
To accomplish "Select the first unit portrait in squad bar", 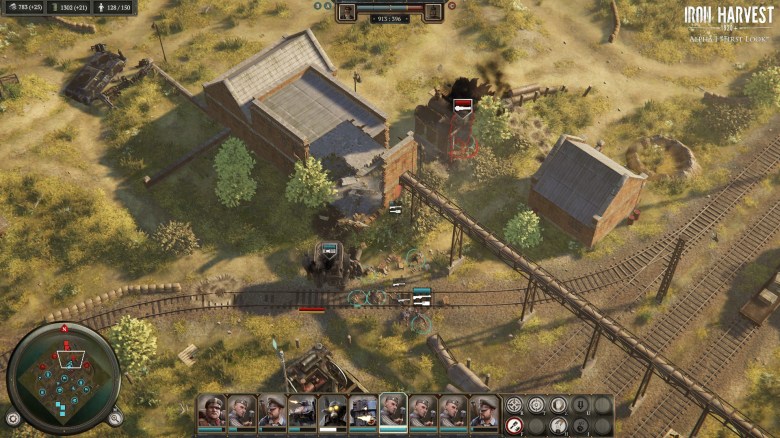I will 211,411.
